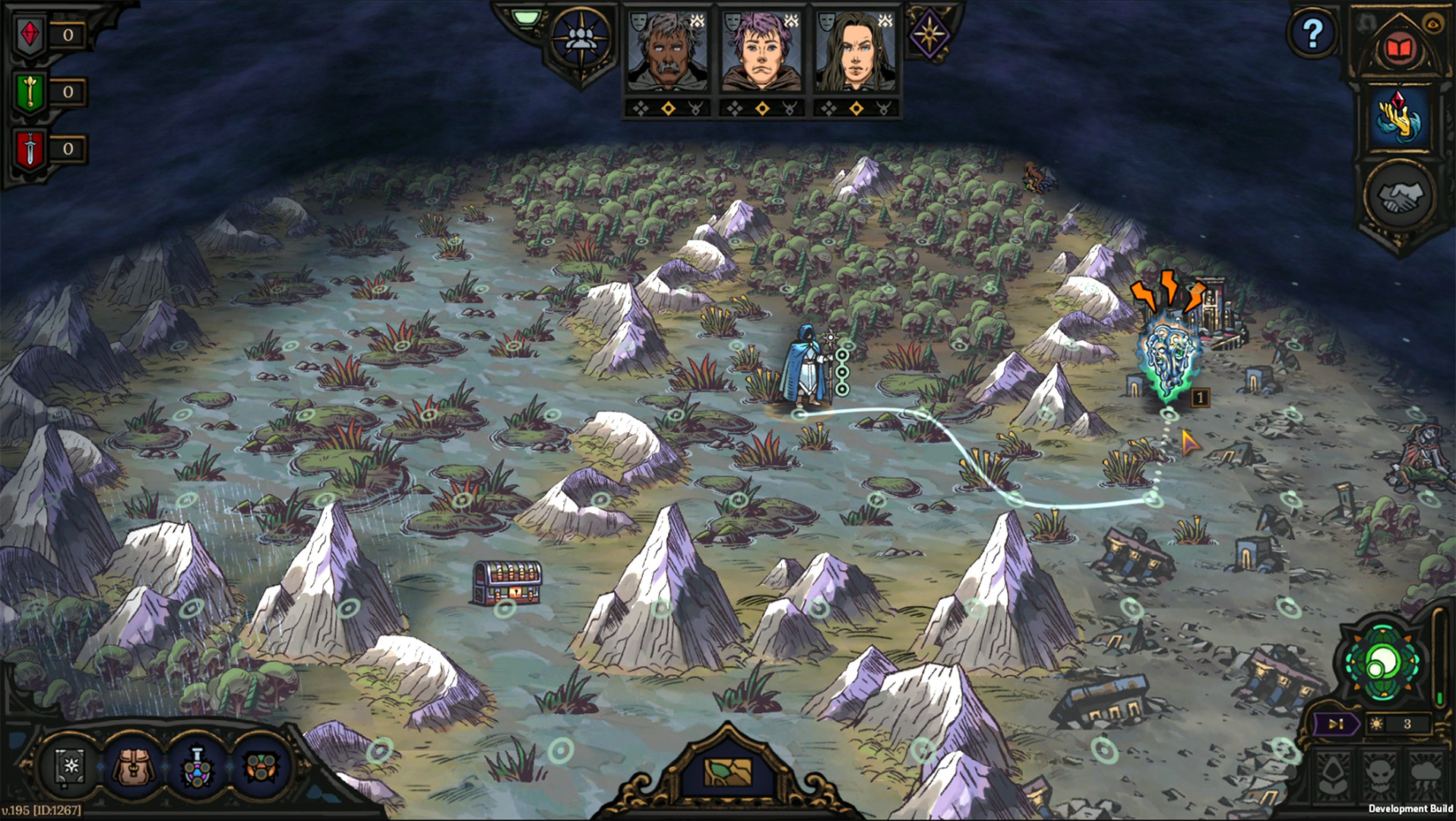
Task: Click the hooded figure panel icon
Action: click(x=1334, y=777)
